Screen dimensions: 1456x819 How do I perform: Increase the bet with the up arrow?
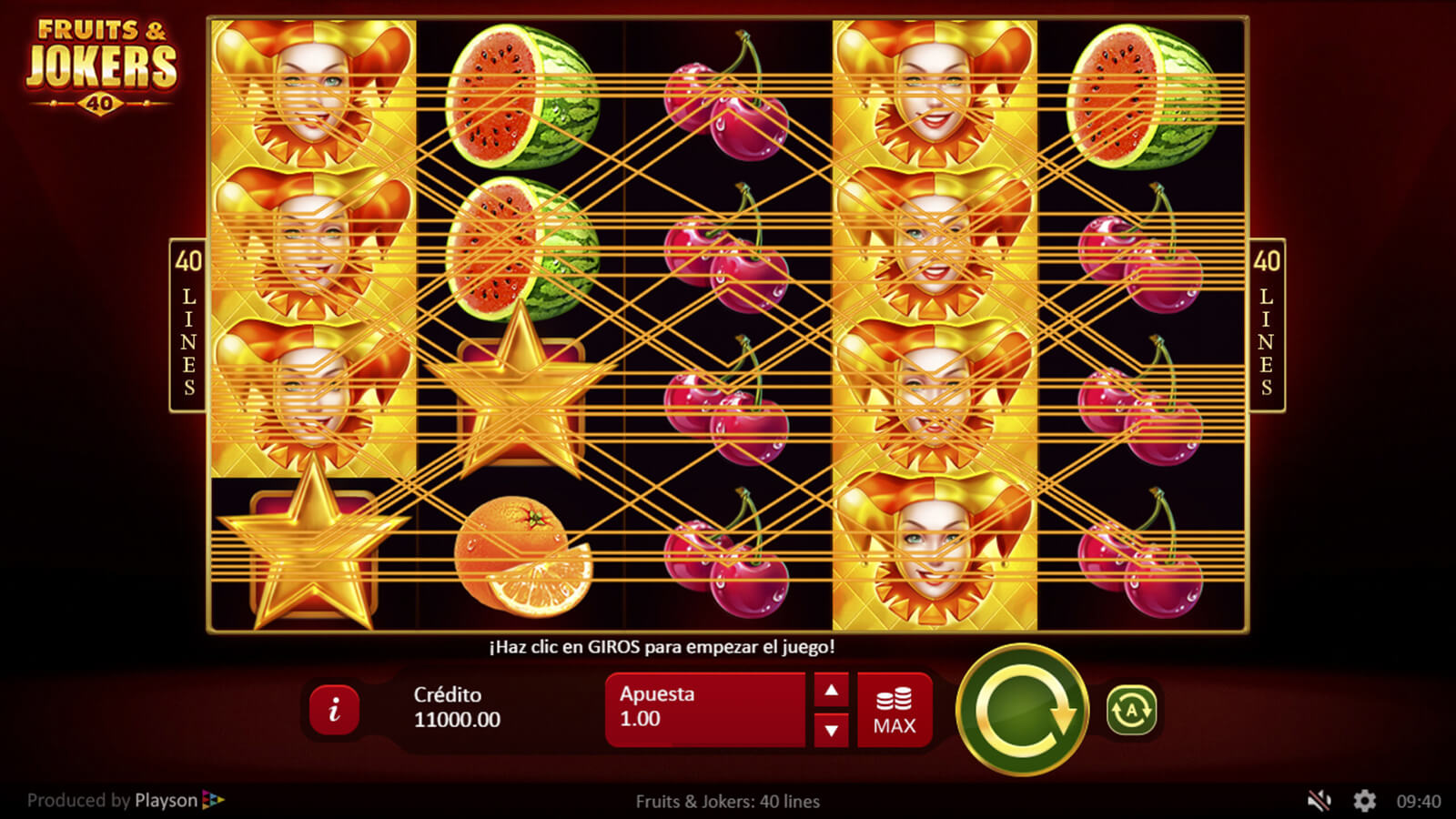pos(831,691)
